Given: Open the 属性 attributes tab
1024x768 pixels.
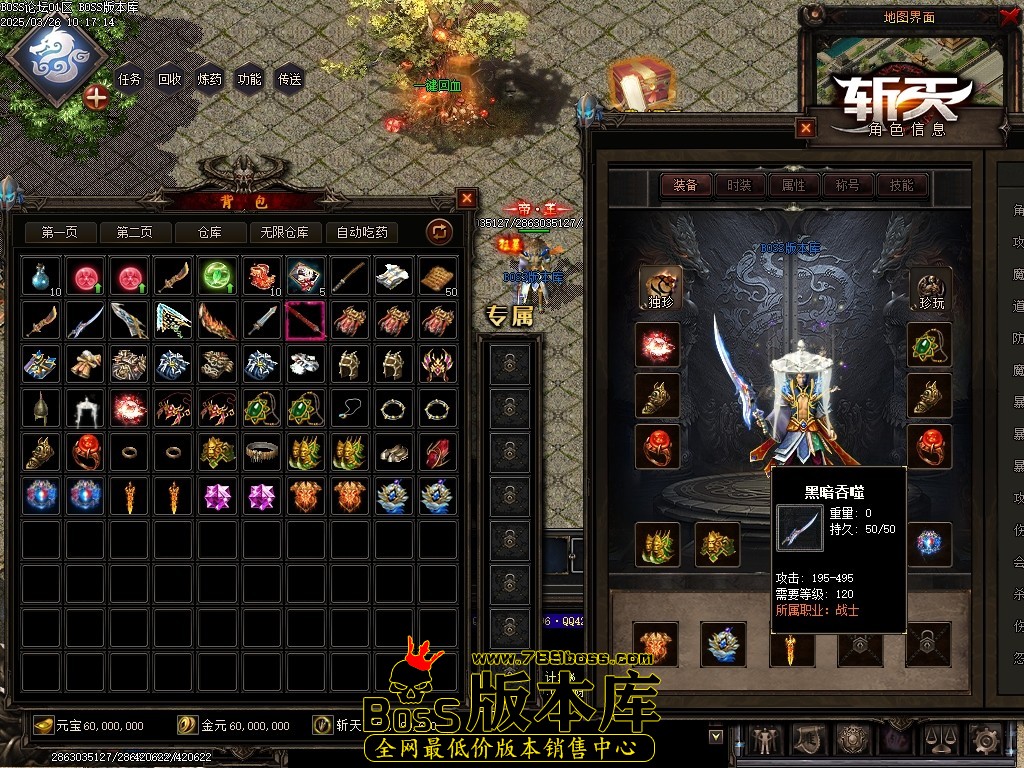Looking at the screenshot, I should [794, 185].
